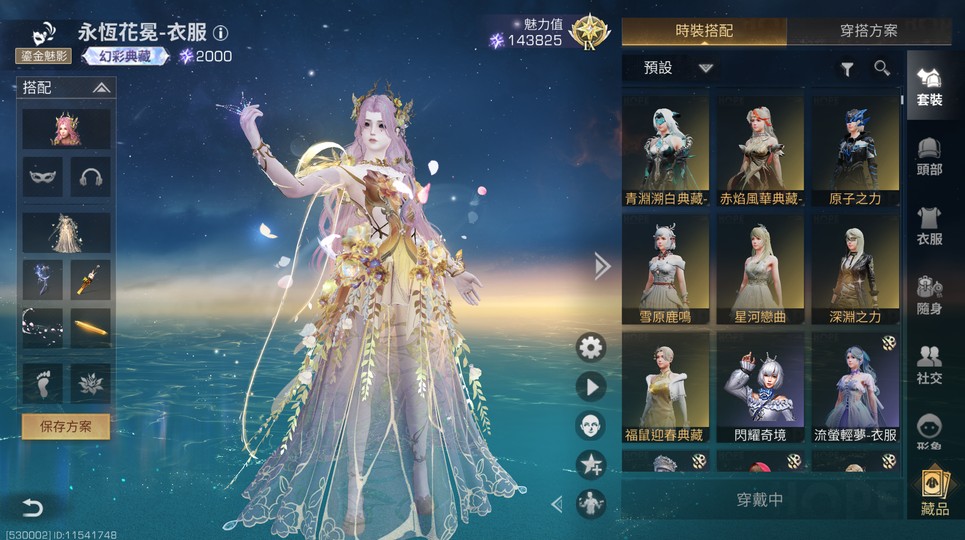Open the 預設 sort dropdown

coord(679,68)
